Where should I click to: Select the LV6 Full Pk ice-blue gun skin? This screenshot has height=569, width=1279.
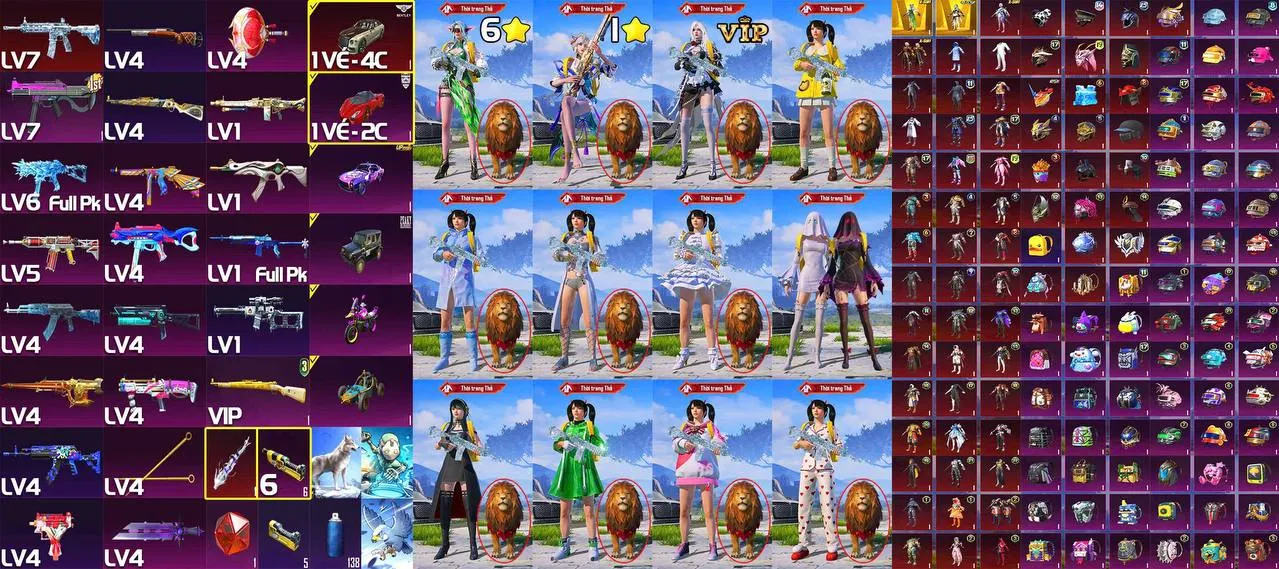(x=51, y=178)
